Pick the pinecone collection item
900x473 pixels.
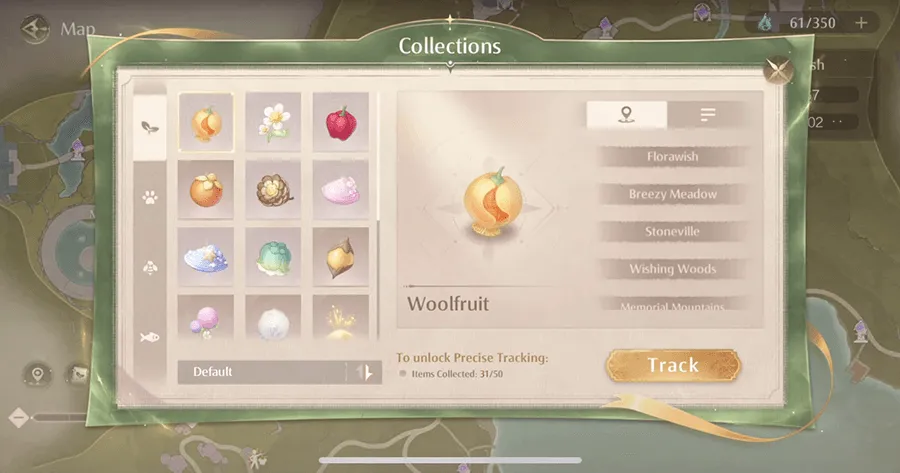pyautogui.click(x=273, y=189)
